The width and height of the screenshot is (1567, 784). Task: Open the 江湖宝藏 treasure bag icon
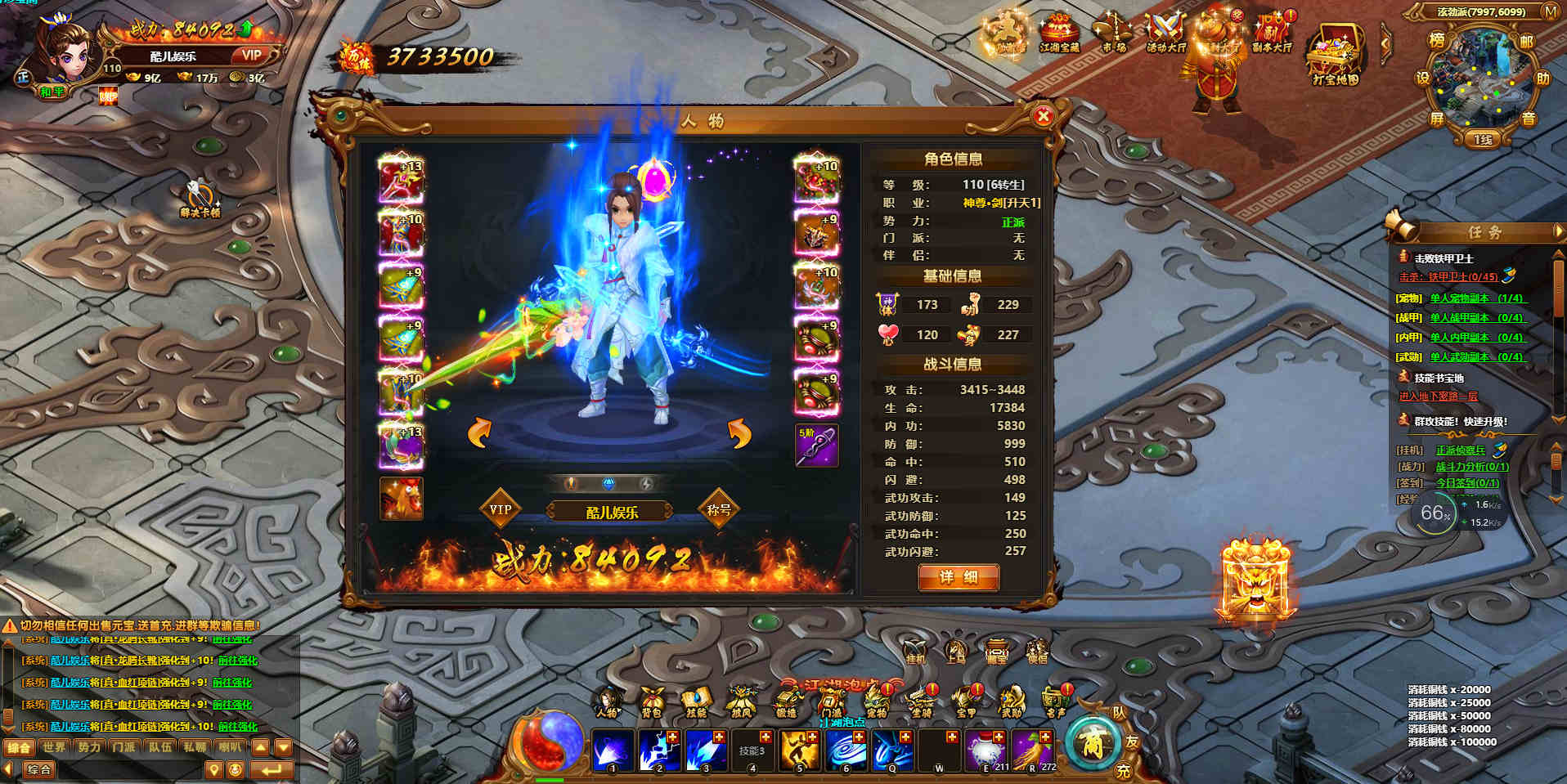(x=1059, y=34)
